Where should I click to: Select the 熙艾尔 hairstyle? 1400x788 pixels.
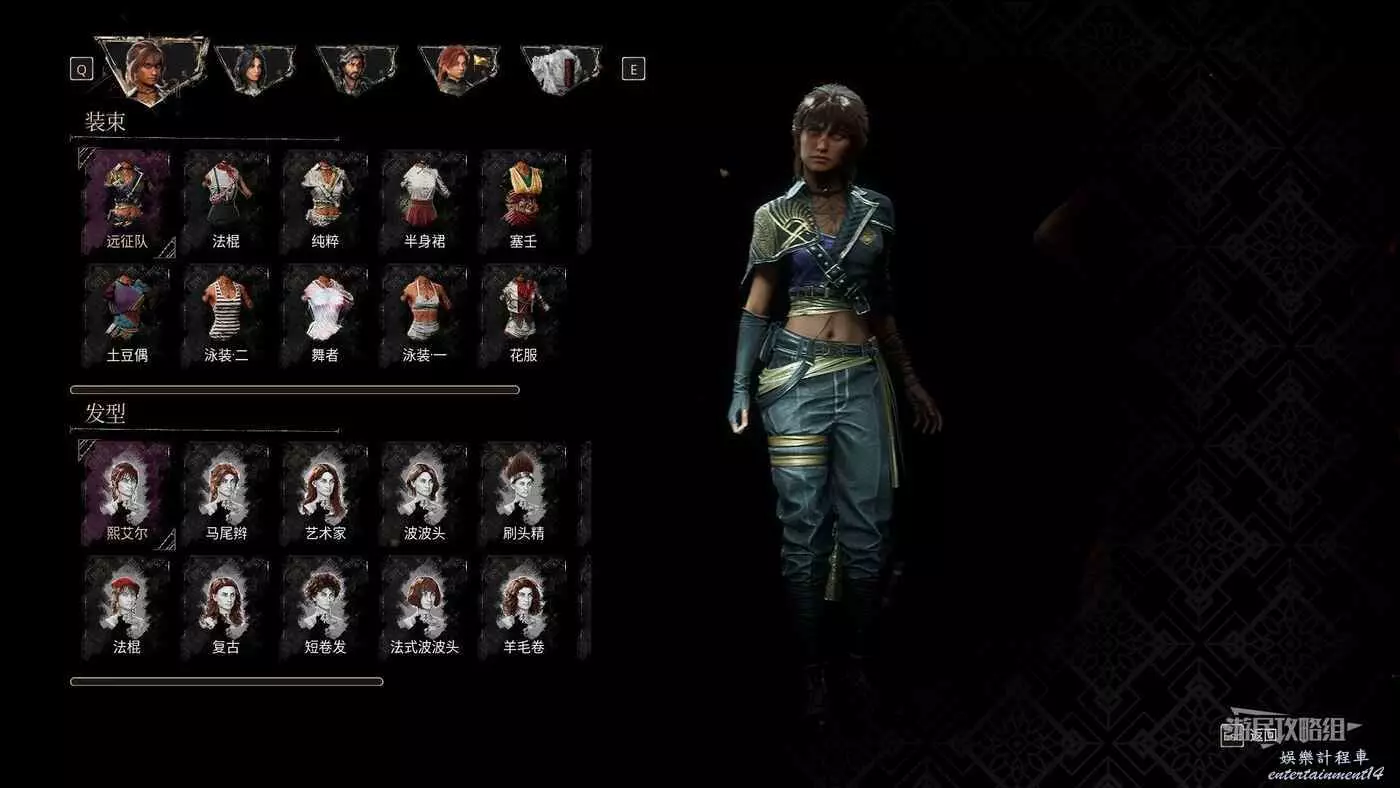pyautogui.click(x=127, y=492)
